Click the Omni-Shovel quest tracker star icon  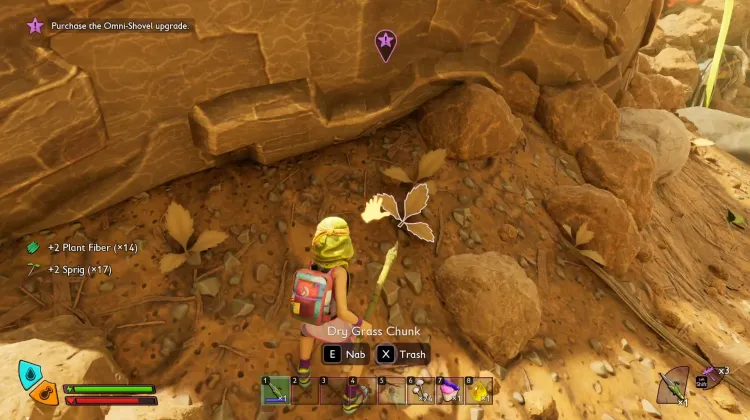(35, 25)
